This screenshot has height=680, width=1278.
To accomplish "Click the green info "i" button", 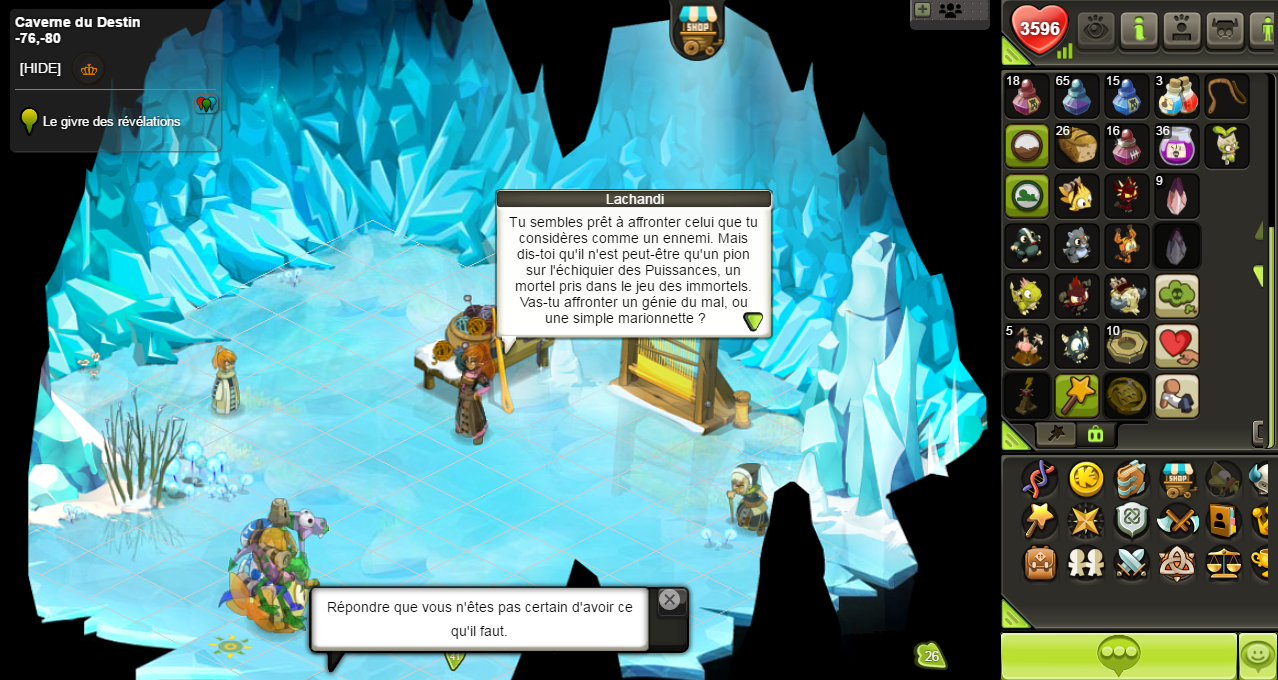I will coord(1139,29).
